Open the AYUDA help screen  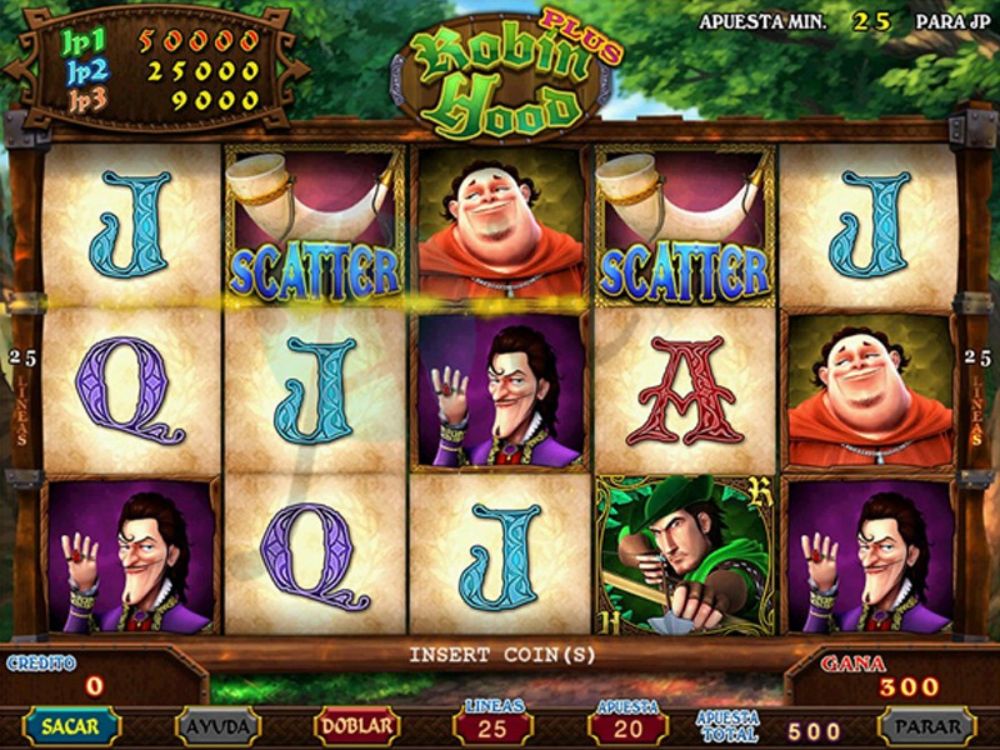[217, 726]
